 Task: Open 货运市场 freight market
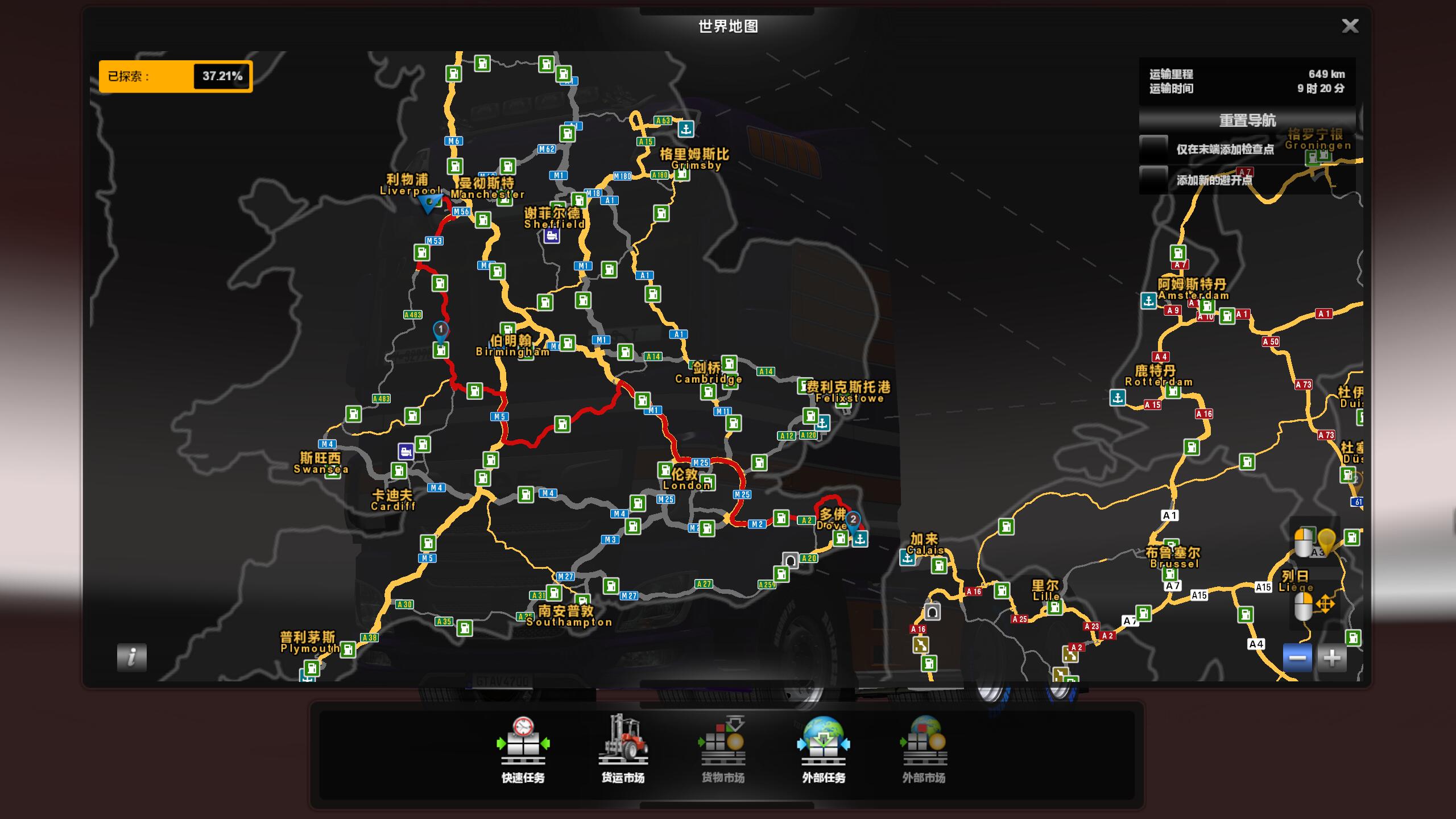(623, 750)
